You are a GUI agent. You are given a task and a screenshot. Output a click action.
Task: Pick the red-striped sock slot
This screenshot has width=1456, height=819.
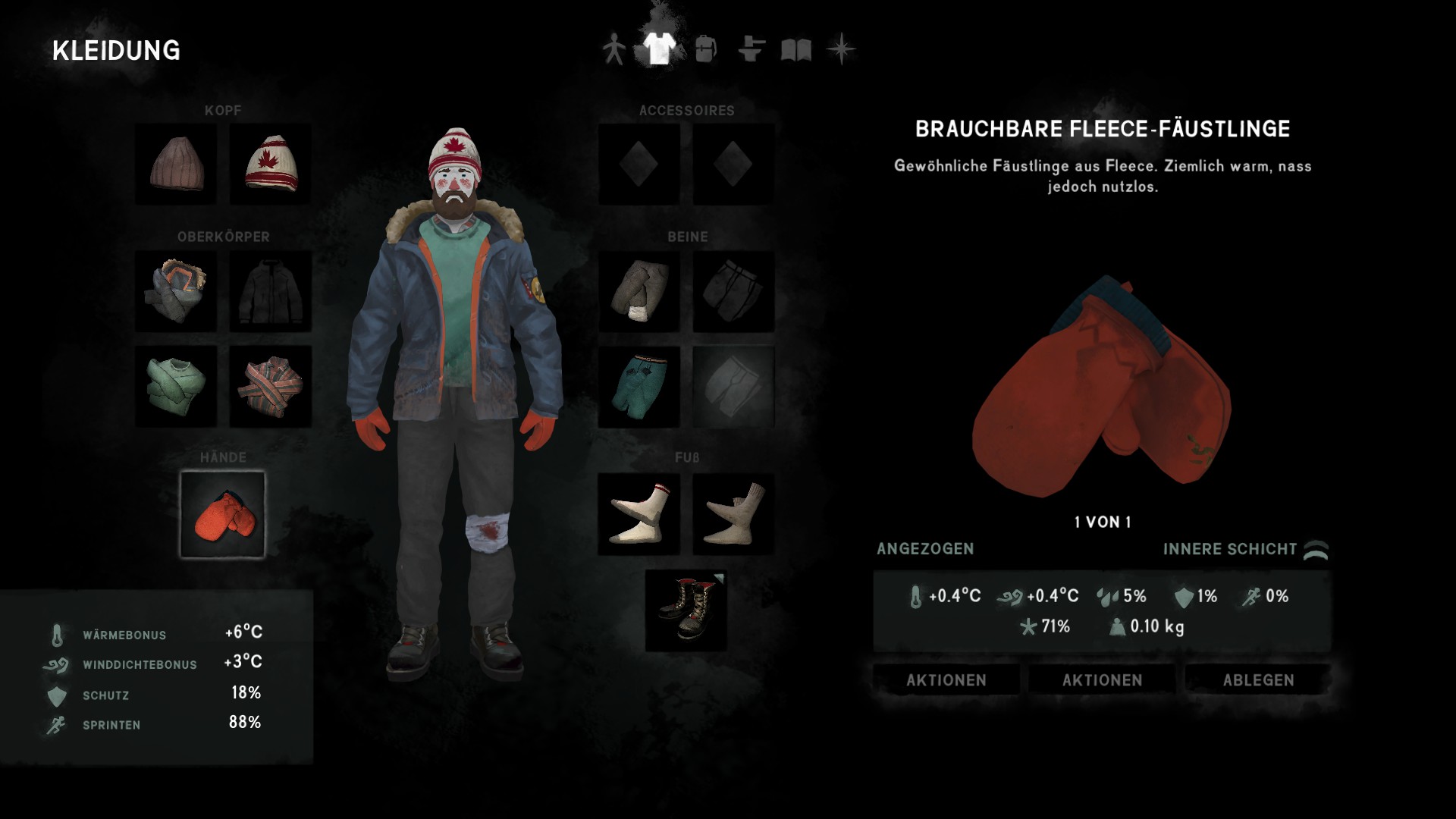click(639, 514)
